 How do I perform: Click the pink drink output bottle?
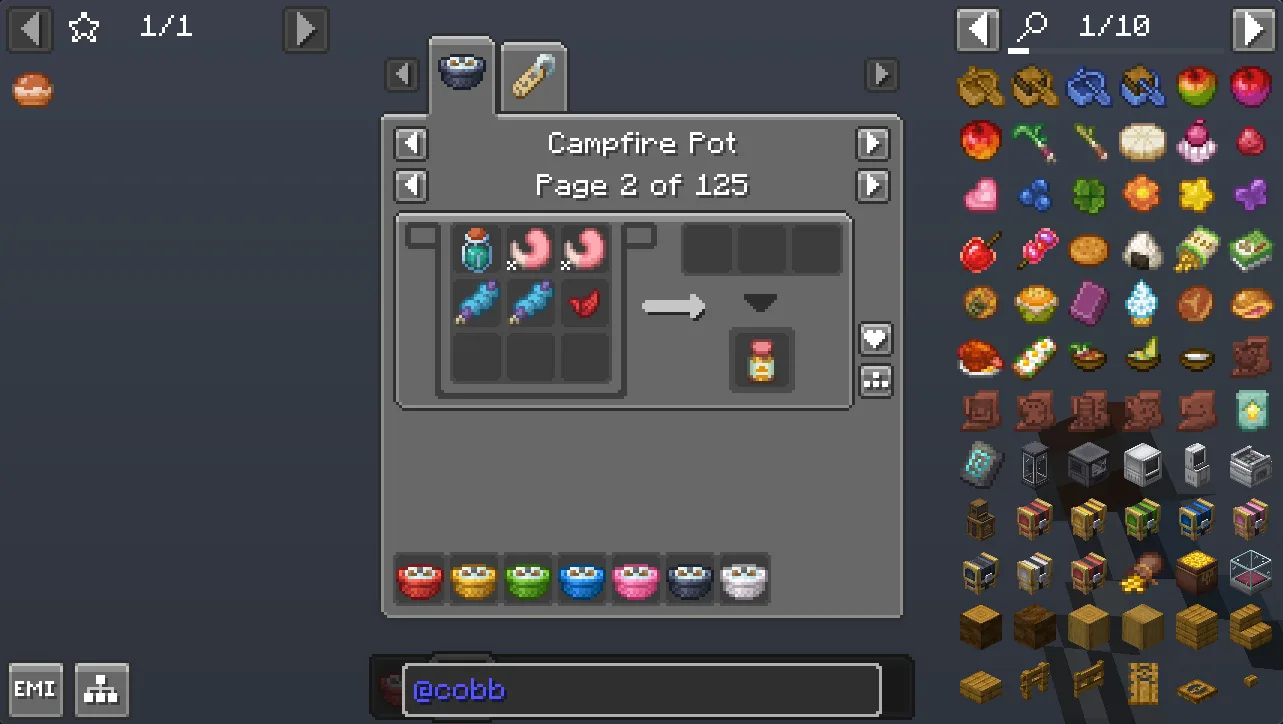(x=761, y=360)
